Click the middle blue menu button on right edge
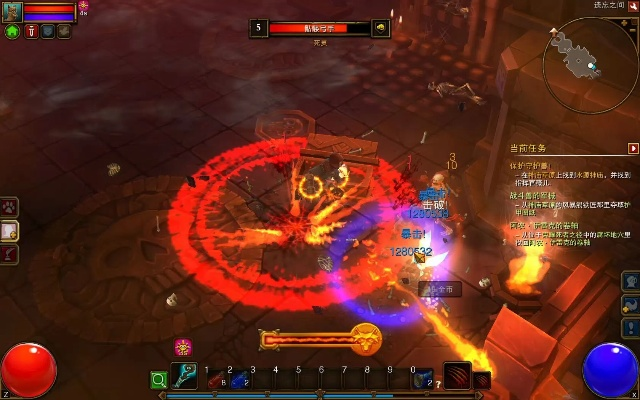 point(630,303)
